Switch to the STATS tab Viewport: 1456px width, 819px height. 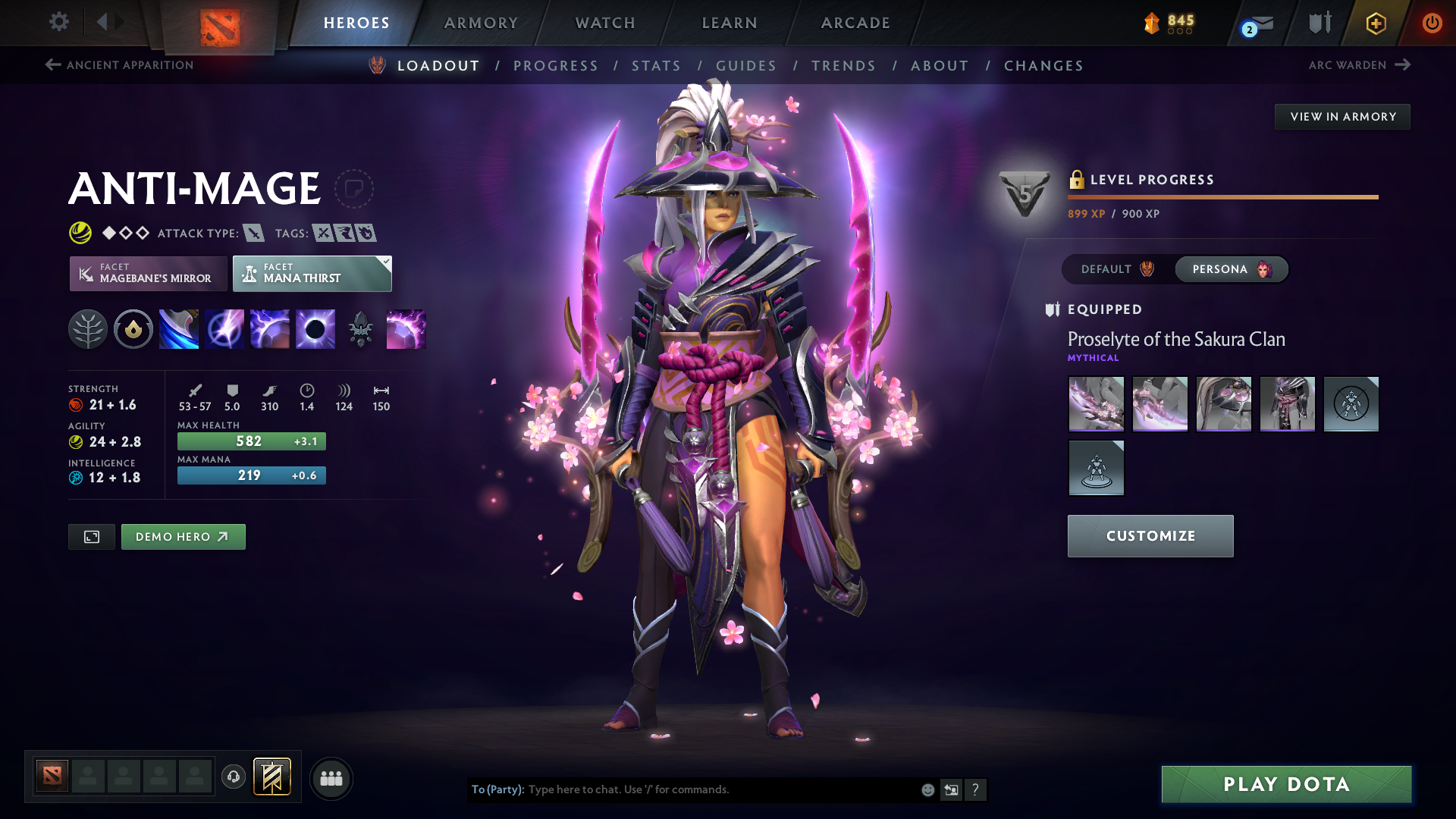[656, 66]
